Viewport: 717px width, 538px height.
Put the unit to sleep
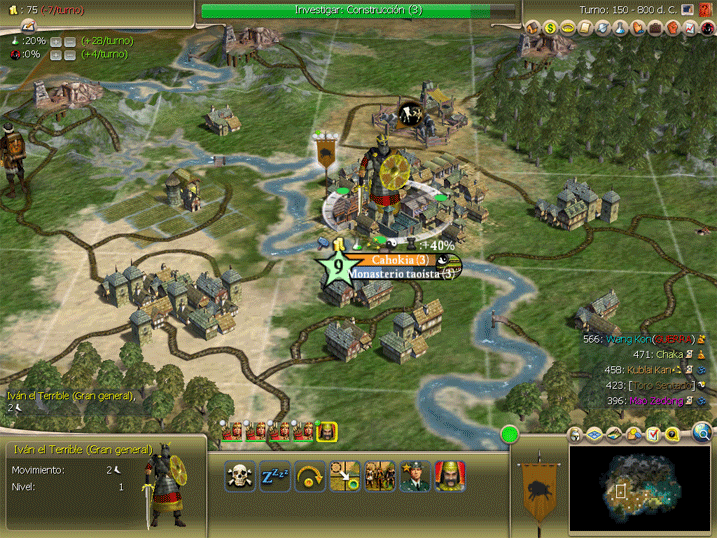[x=275, y=476]
